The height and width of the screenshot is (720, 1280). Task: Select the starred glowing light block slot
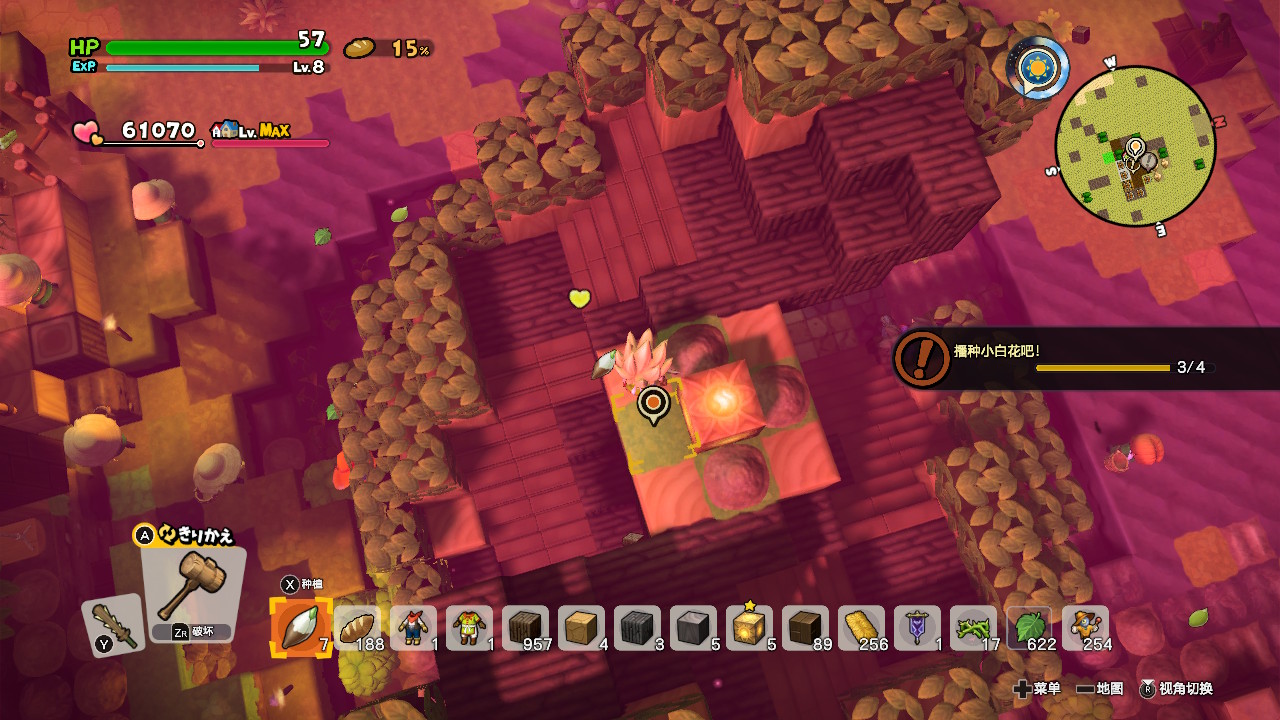(749, 628)
